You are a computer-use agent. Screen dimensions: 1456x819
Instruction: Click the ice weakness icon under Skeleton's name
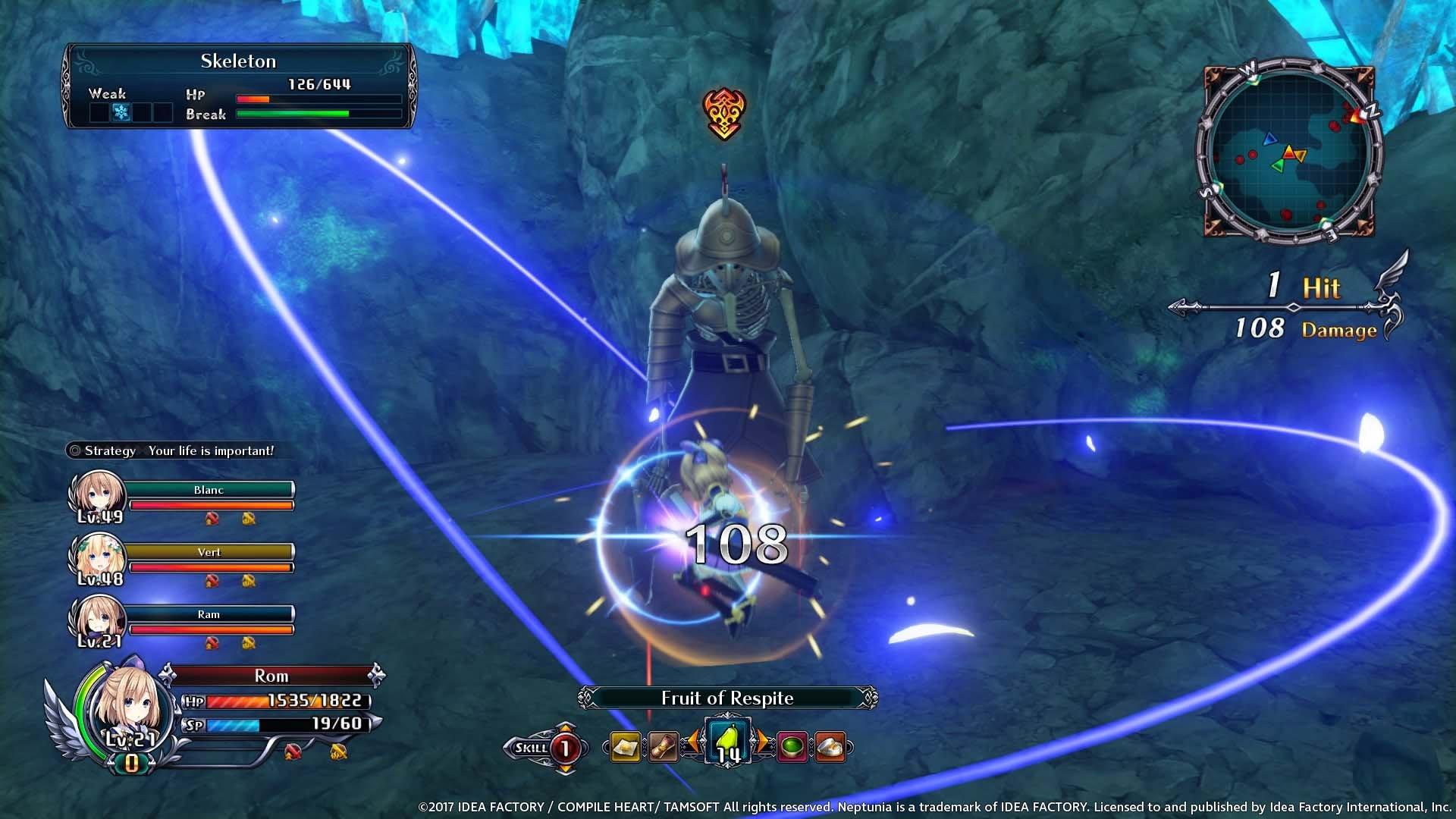coord(120,112)
